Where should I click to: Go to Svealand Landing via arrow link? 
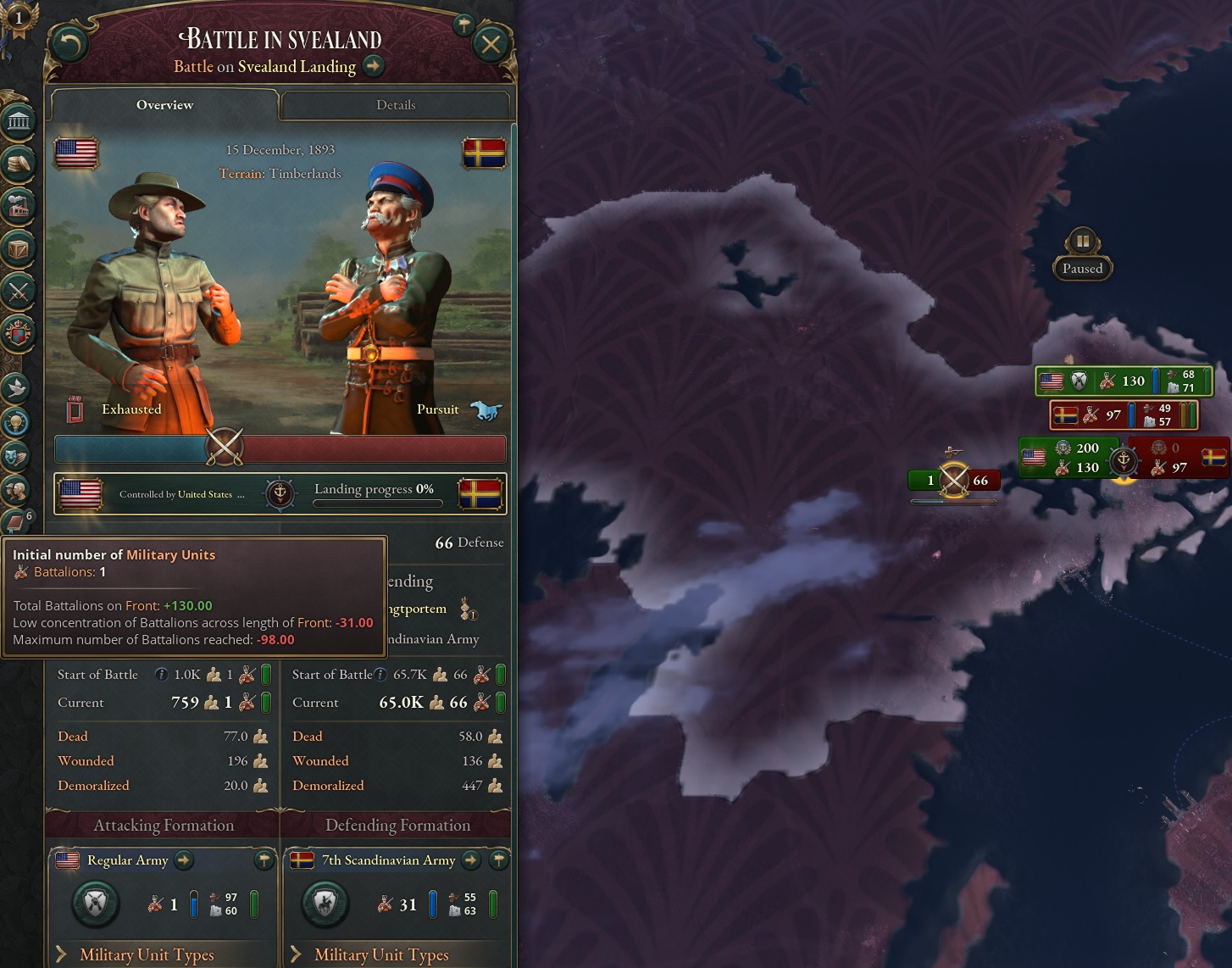[x=373, y=66]
